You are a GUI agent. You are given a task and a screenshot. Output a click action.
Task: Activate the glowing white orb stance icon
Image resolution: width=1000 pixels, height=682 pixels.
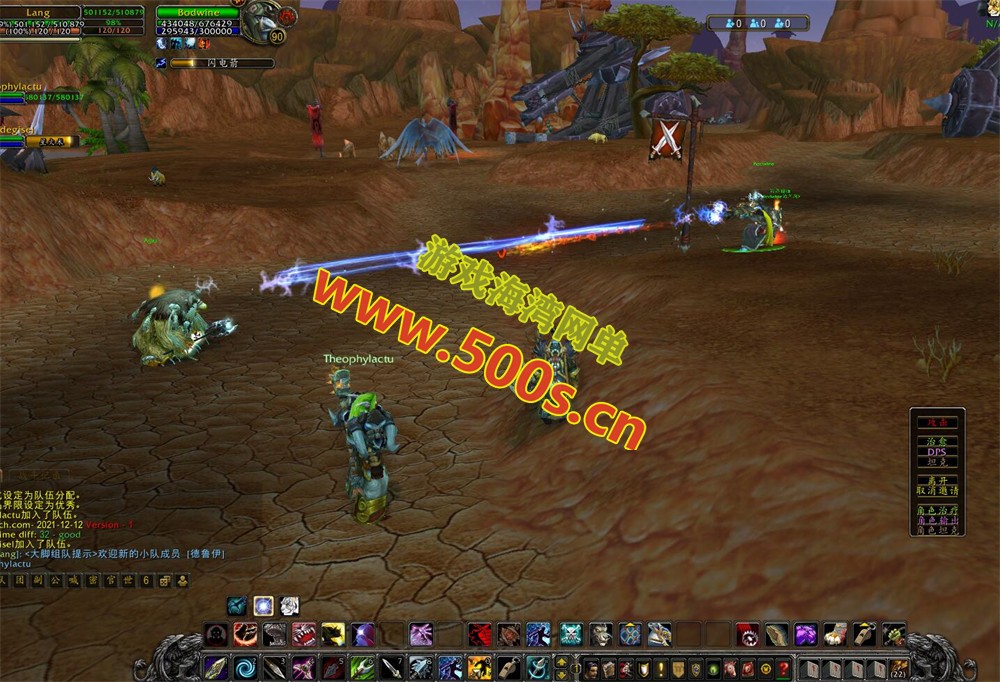(263, 605)
